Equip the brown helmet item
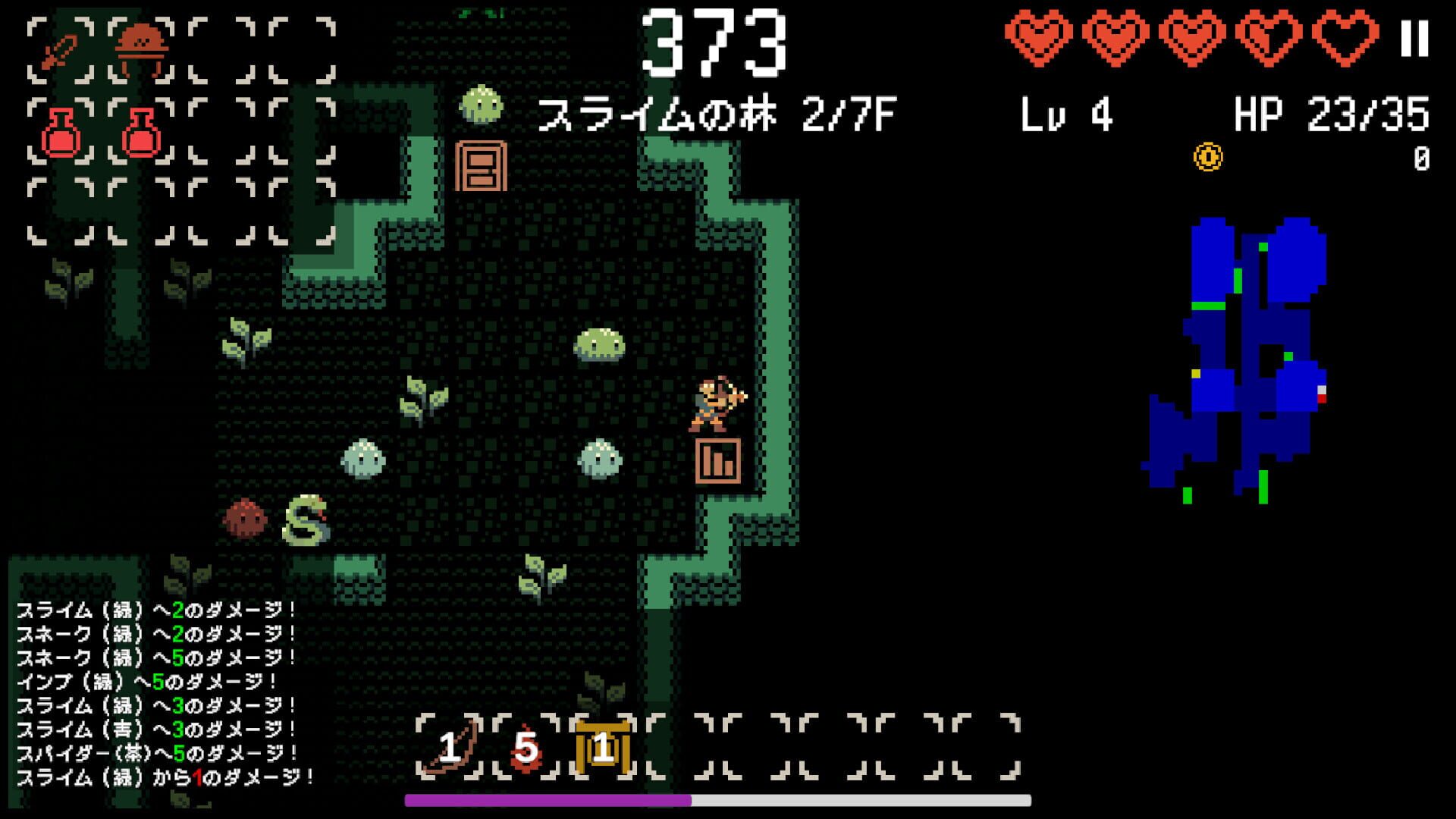This screenshot has width=1456, height=819. (140, 47)
